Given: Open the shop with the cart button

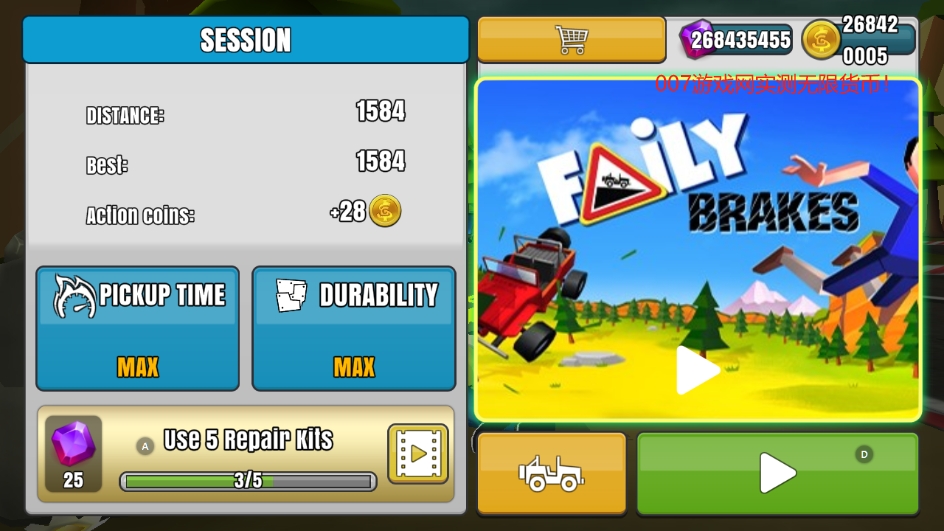Looking at the screenshot, I should click(x=571, y=40).
